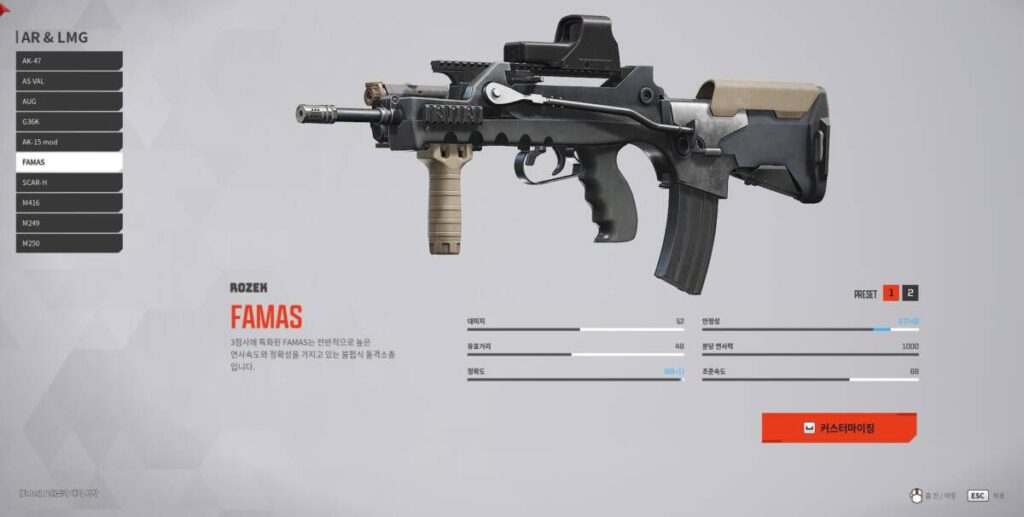Viewport: 1024px width, 517px height.
Task: Select the AUG weapon entry
Action: [x=68, y=101]
